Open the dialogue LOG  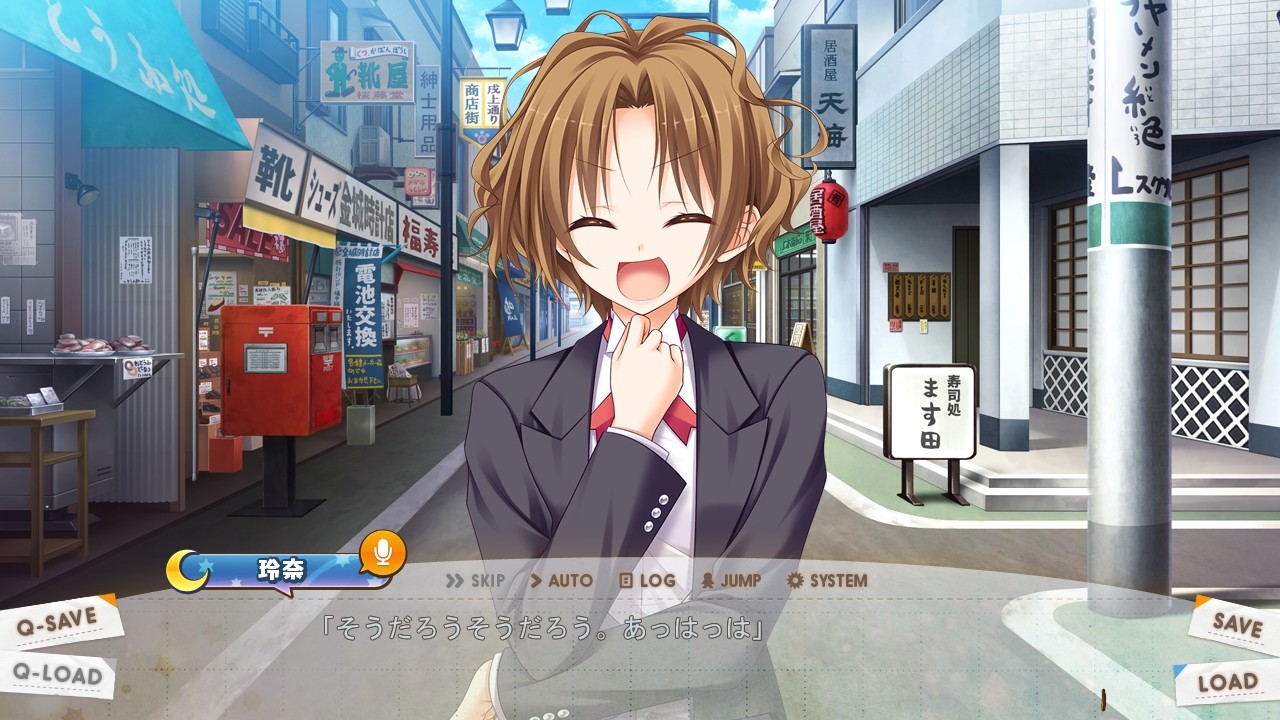pyautogui.click(x=647, y=580)
